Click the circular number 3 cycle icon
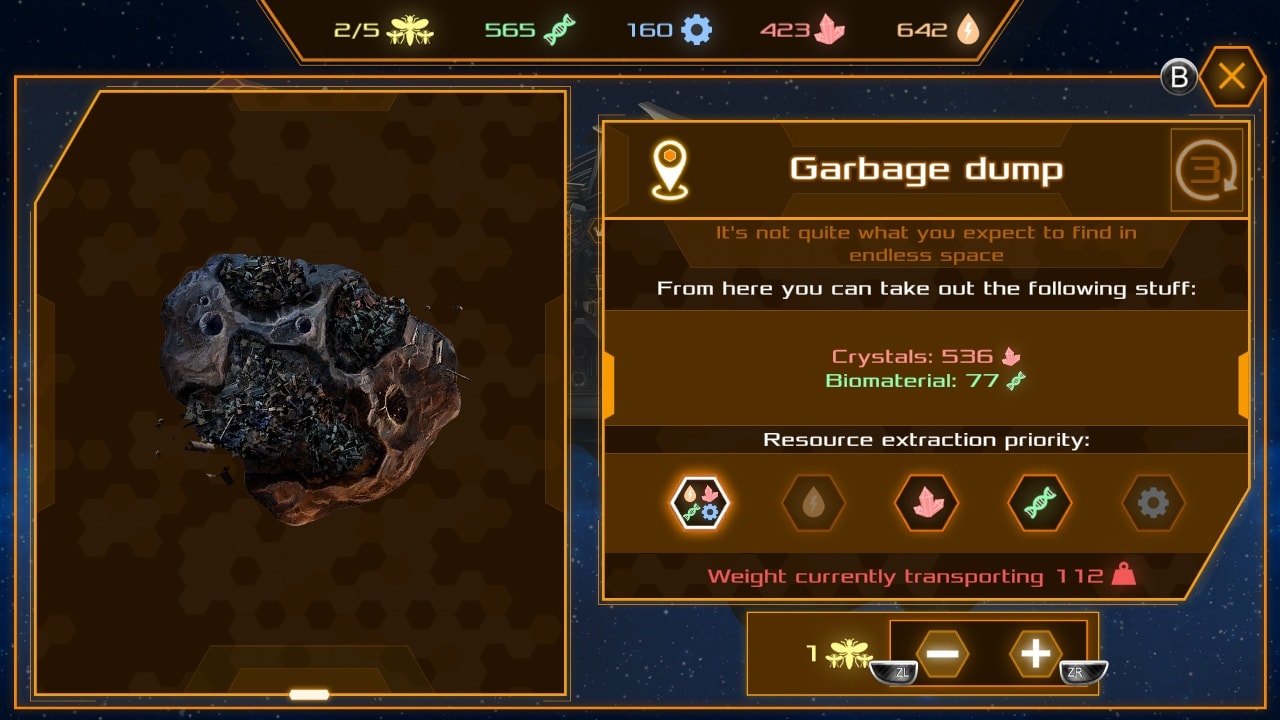 [1207, 171]
